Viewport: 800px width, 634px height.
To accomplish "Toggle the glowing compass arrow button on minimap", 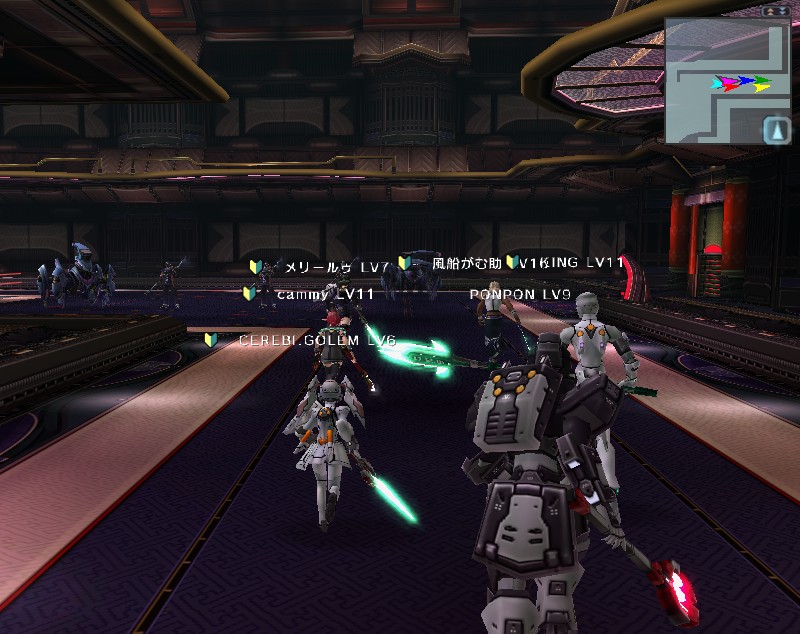I will click(x=776, y=130).
